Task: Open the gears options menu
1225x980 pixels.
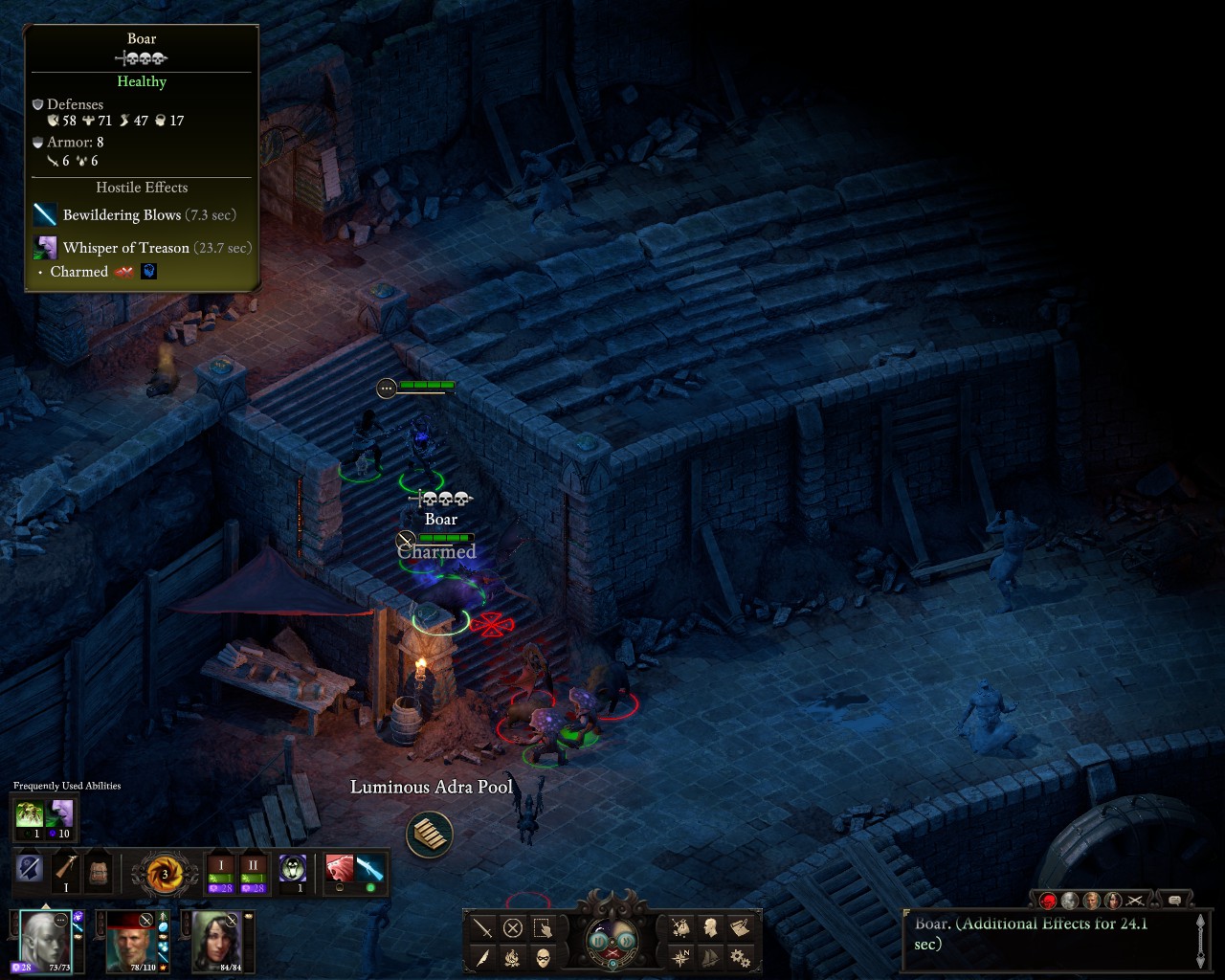Action: (x=740, y=957)
